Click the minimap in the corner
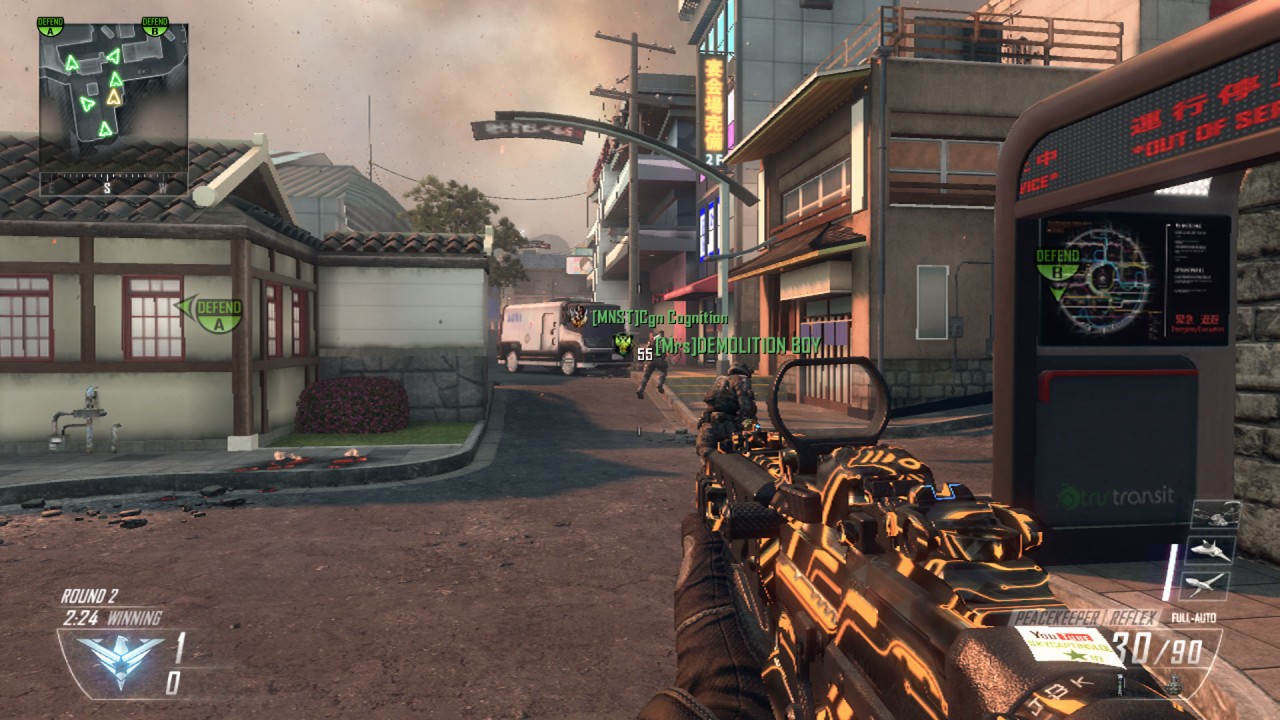The image size is (1280, 720). 113,98
